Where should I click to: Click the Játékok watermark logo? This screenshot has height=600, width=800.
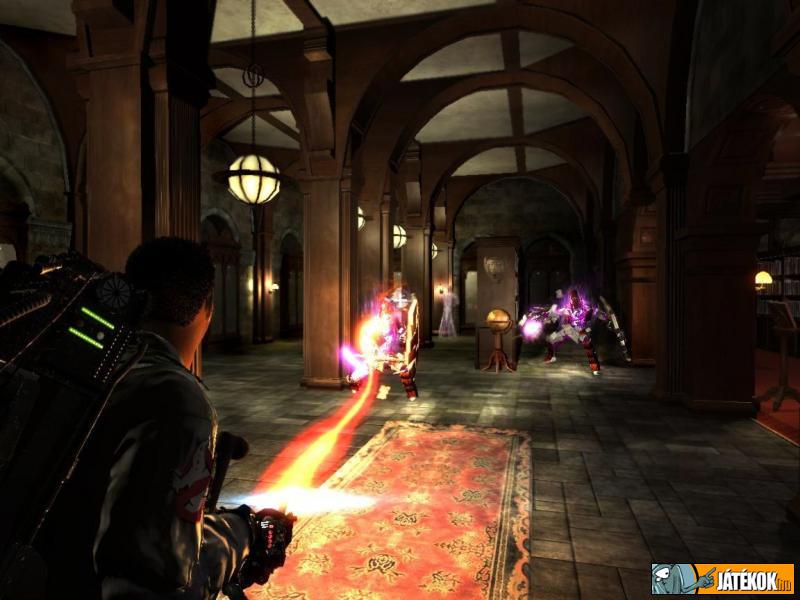(722, 578)
